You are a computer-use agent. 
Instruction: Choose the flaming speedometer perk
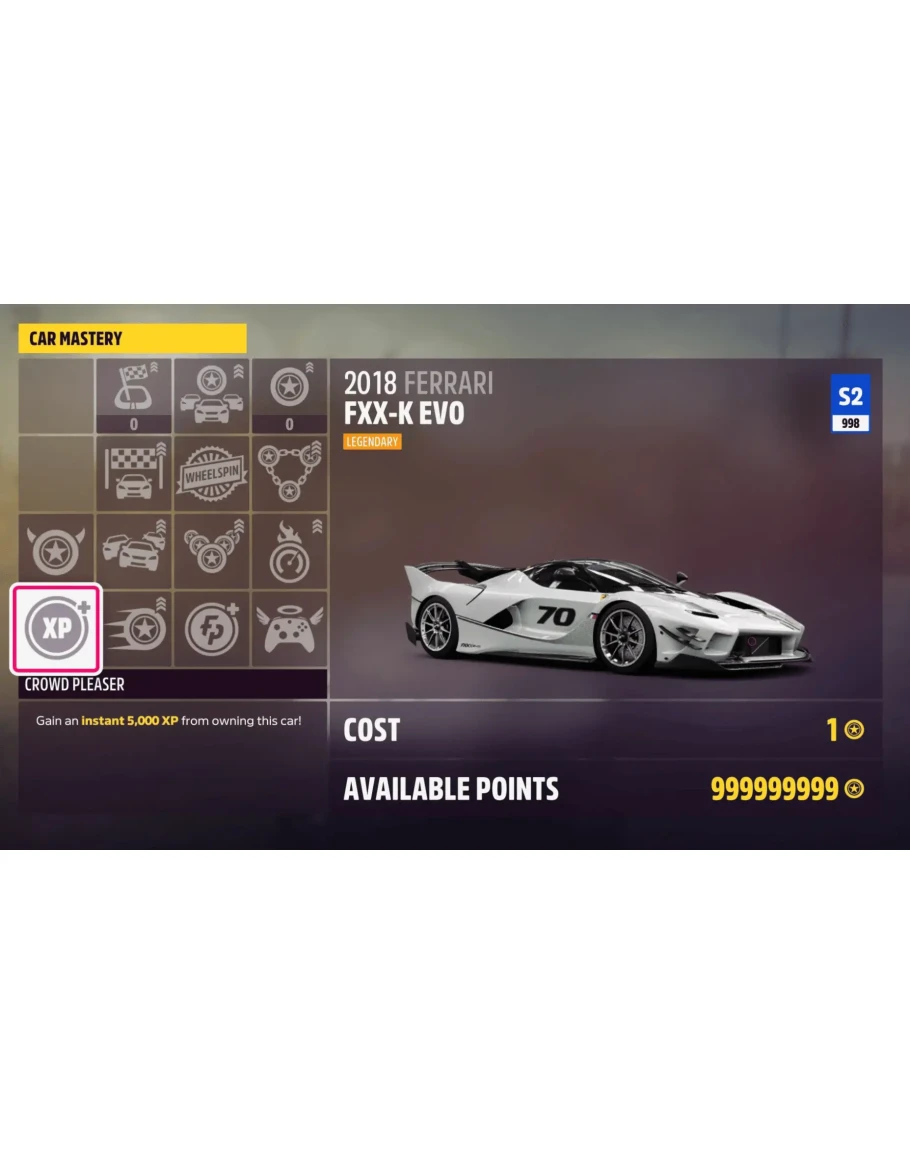289,550
